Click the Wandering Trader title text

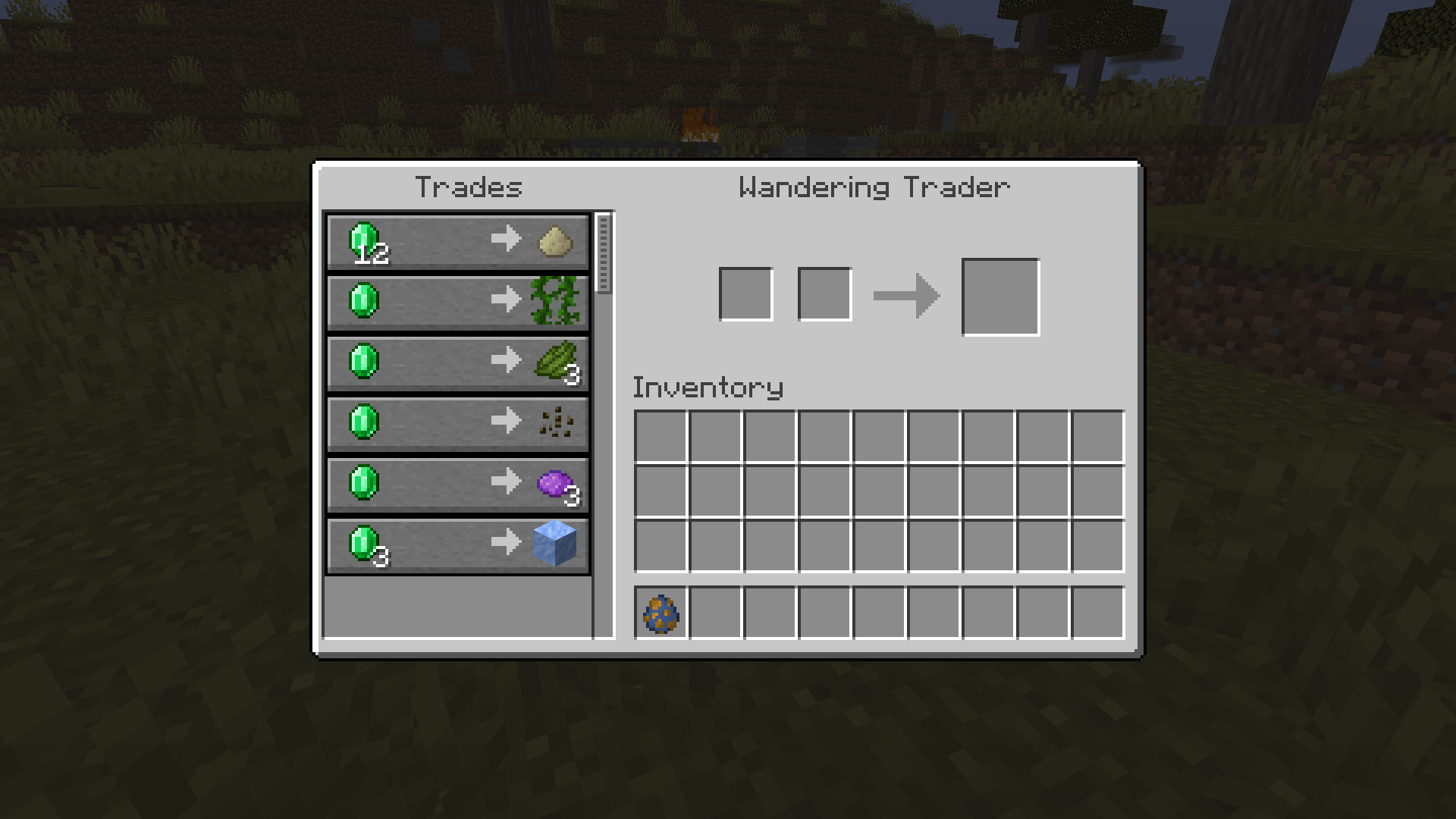coord(874,186)
